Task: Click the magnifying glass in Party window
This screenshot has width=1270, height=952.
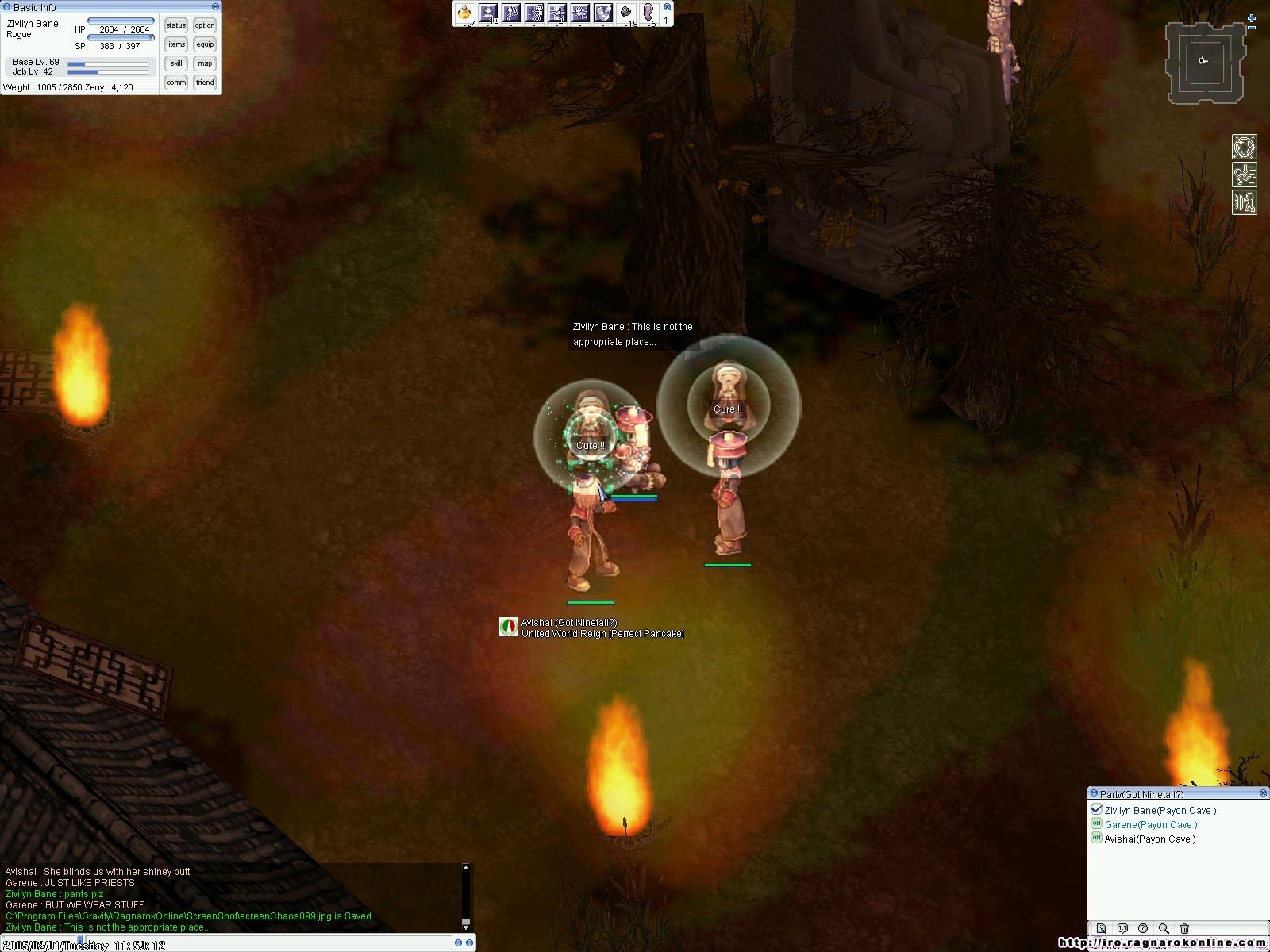Action: click(x=1164, y=928)
